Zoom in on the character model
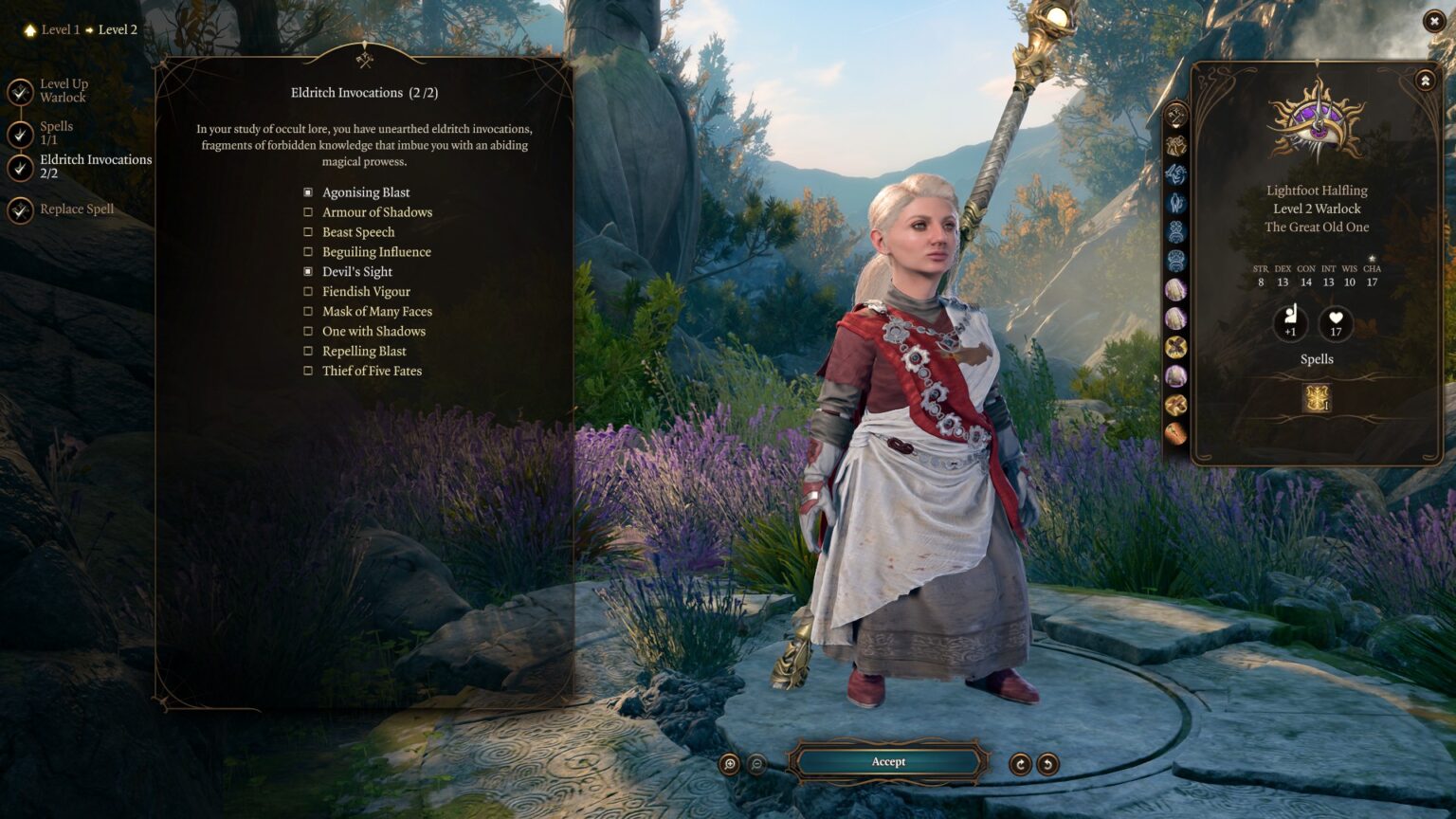 click(x=729, y=764)
